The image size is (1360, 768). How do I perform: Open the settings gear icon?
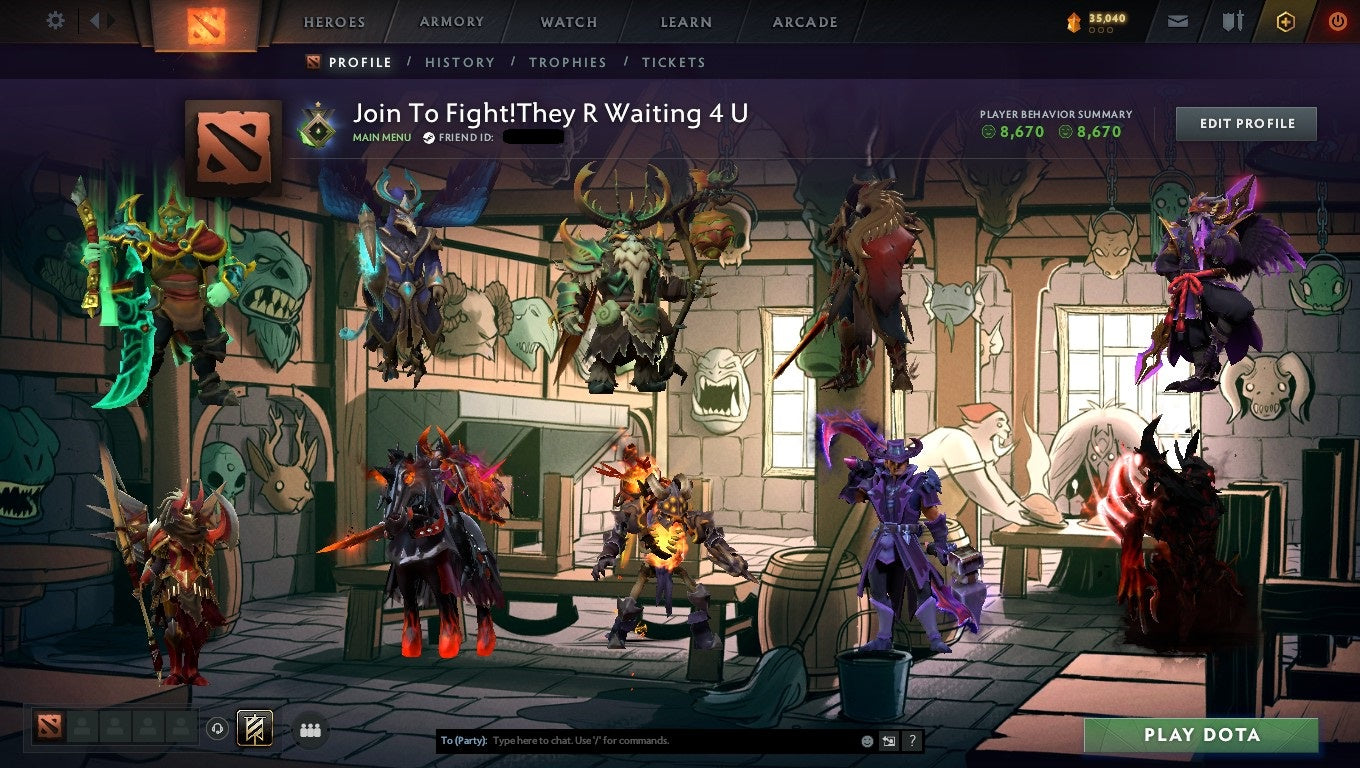(x=55, y=19)
